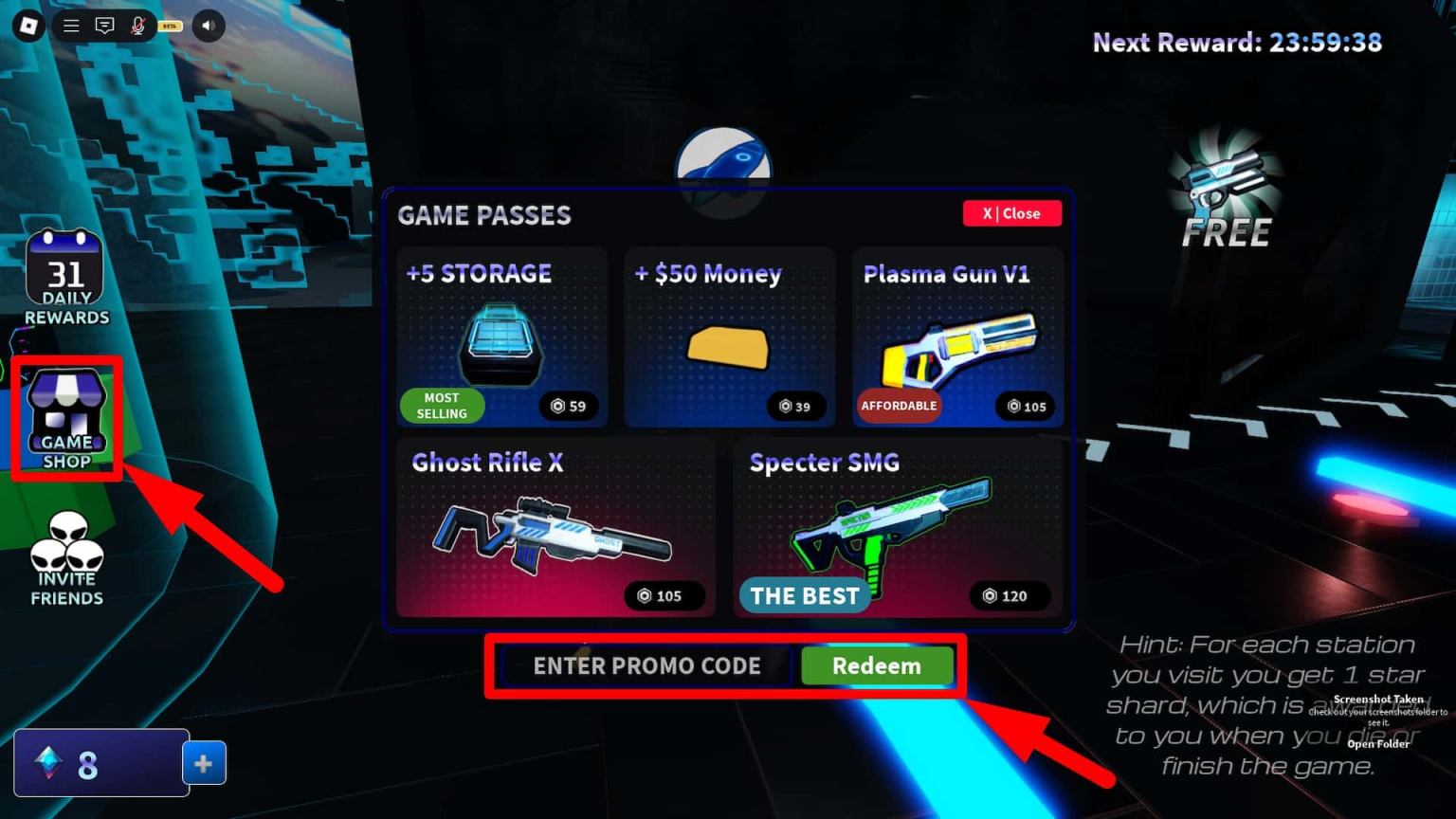This screenshot has height=819, width=1456.
Task: Purchase the Plasma Gun V1 pass
Action: [x=957, y=337]
